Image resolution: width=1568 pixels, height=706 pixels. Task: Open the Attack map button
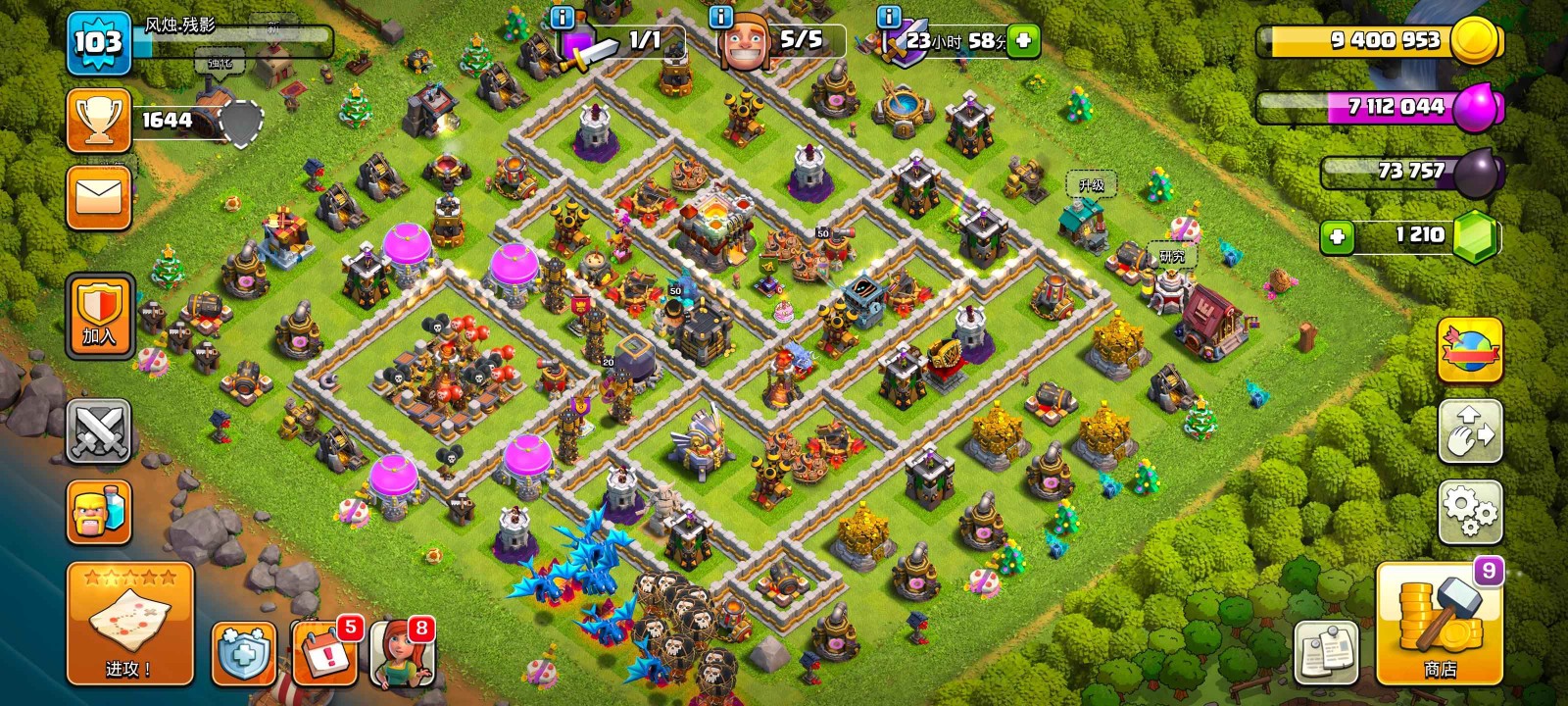(129, 624)
